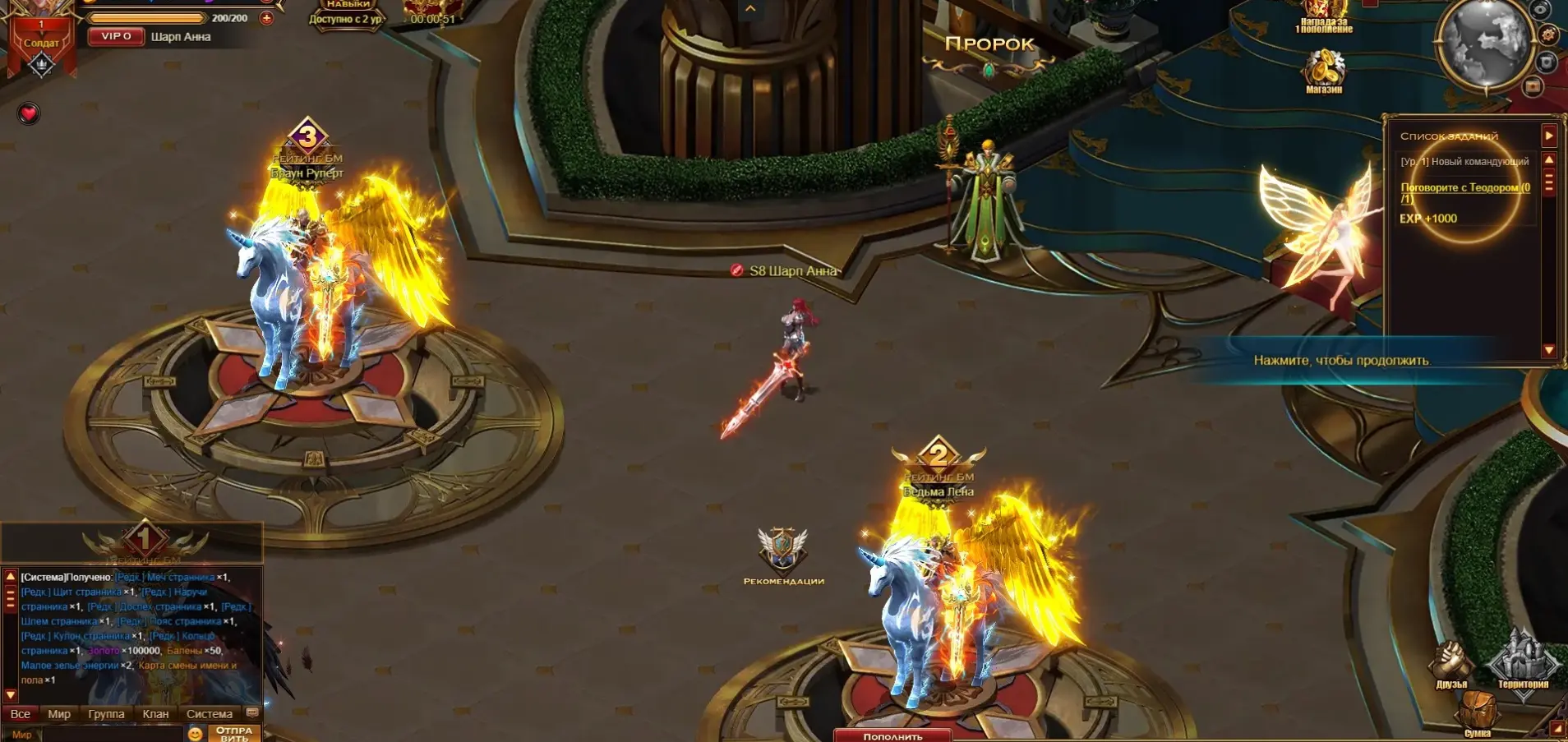
Task: Claim the Награда за 1 пополнение reward icon
Action: tap(1324, 16)
